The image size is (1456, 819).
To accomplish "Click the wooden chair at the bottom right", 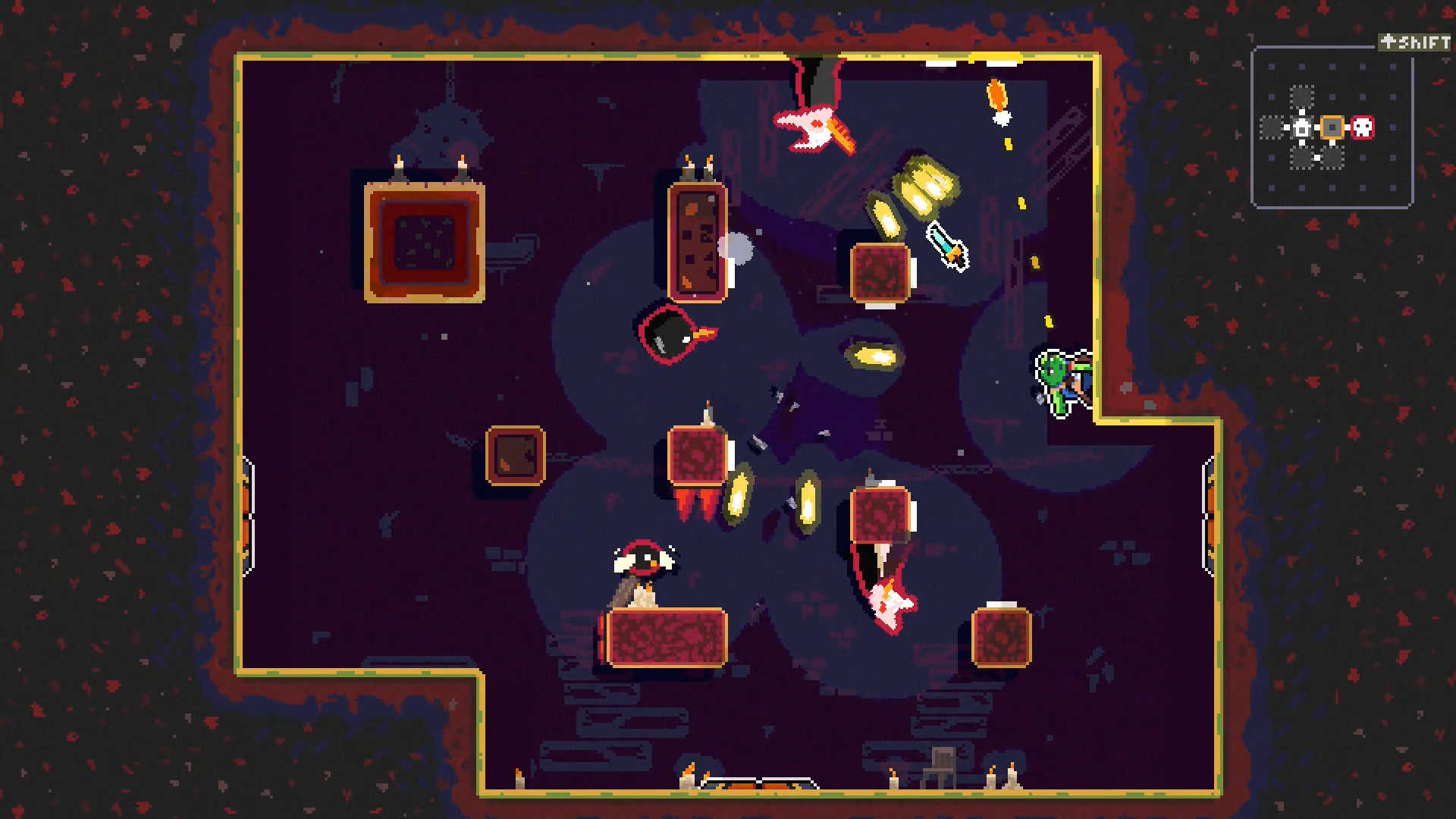I will pos(940,768).
